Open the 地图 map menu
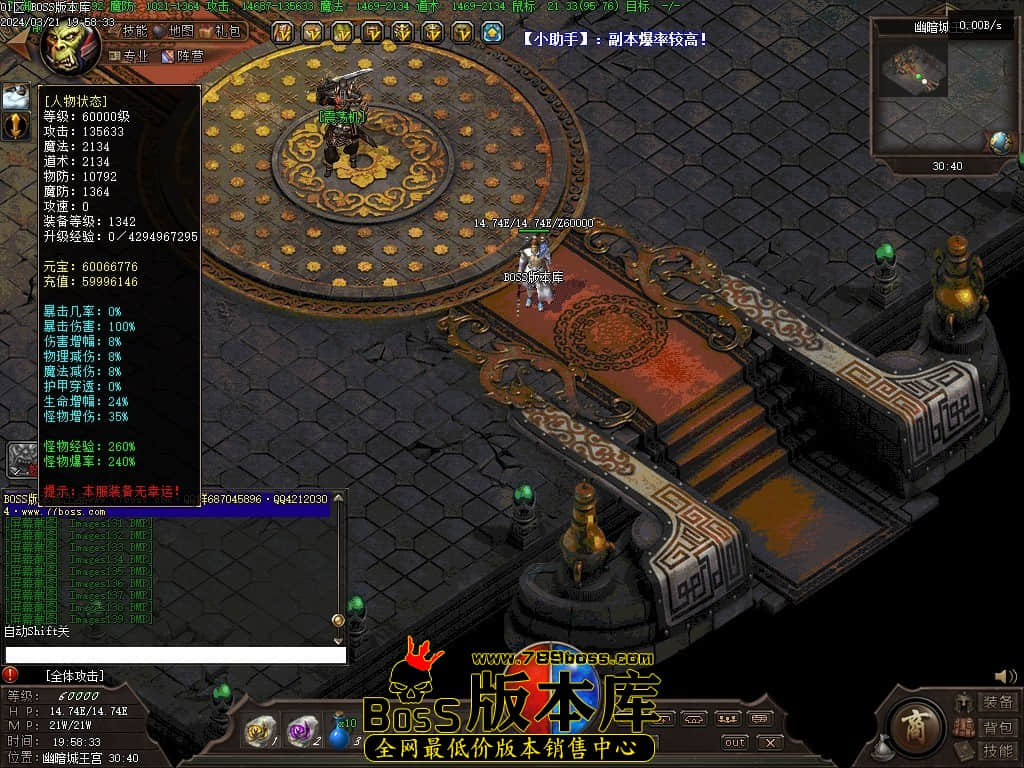The width and height of the screenshot is (1024, 768). tap(176, 31)
